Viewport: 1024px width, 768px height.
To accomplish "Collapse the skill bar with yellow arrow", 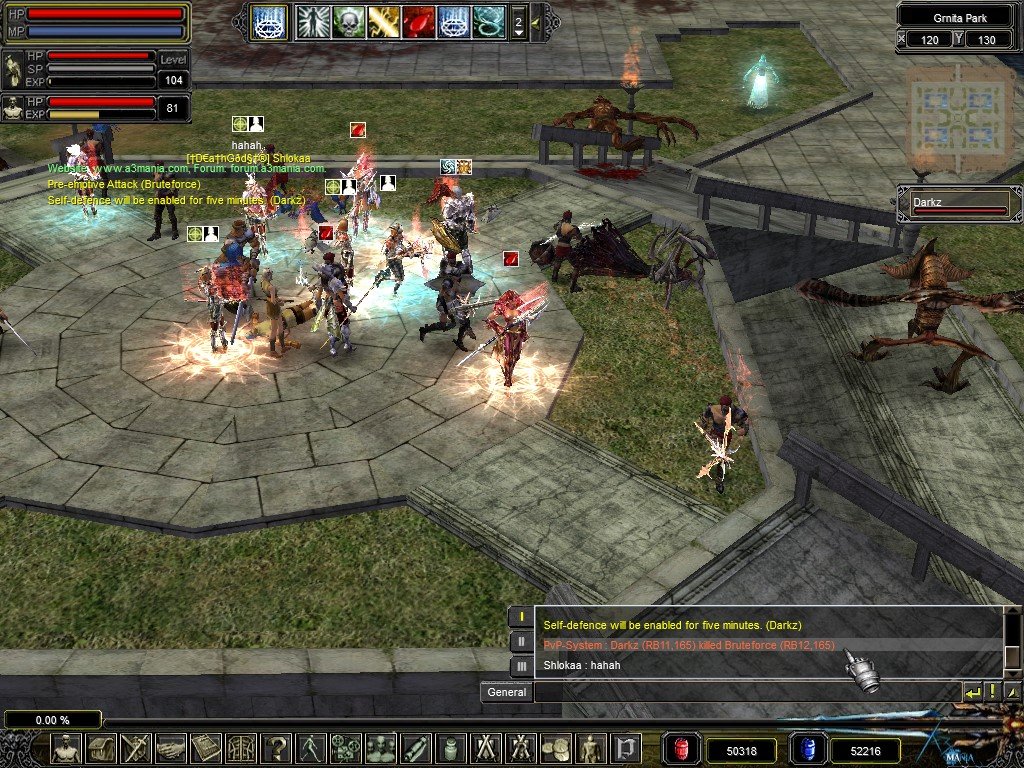I will point(536,21).
